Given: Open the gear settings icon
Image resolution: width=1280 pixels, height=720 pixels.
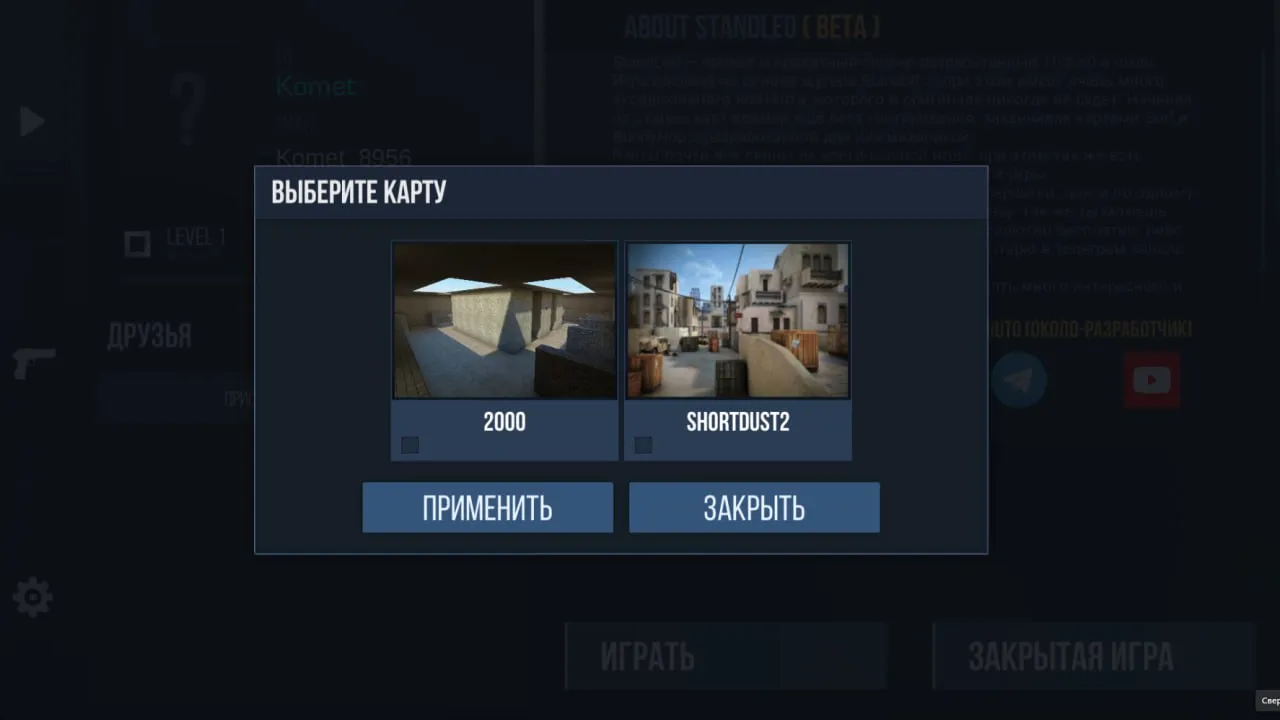Looking at the screenshot, I should click(32, 598).
